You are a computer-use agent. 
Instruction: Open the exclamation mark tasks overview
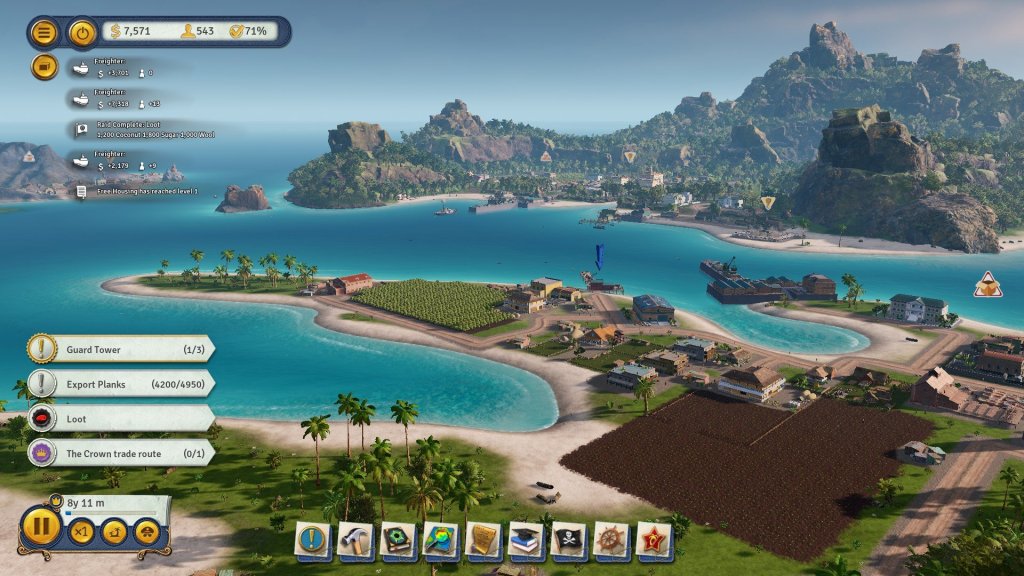[x=313, y=540]
